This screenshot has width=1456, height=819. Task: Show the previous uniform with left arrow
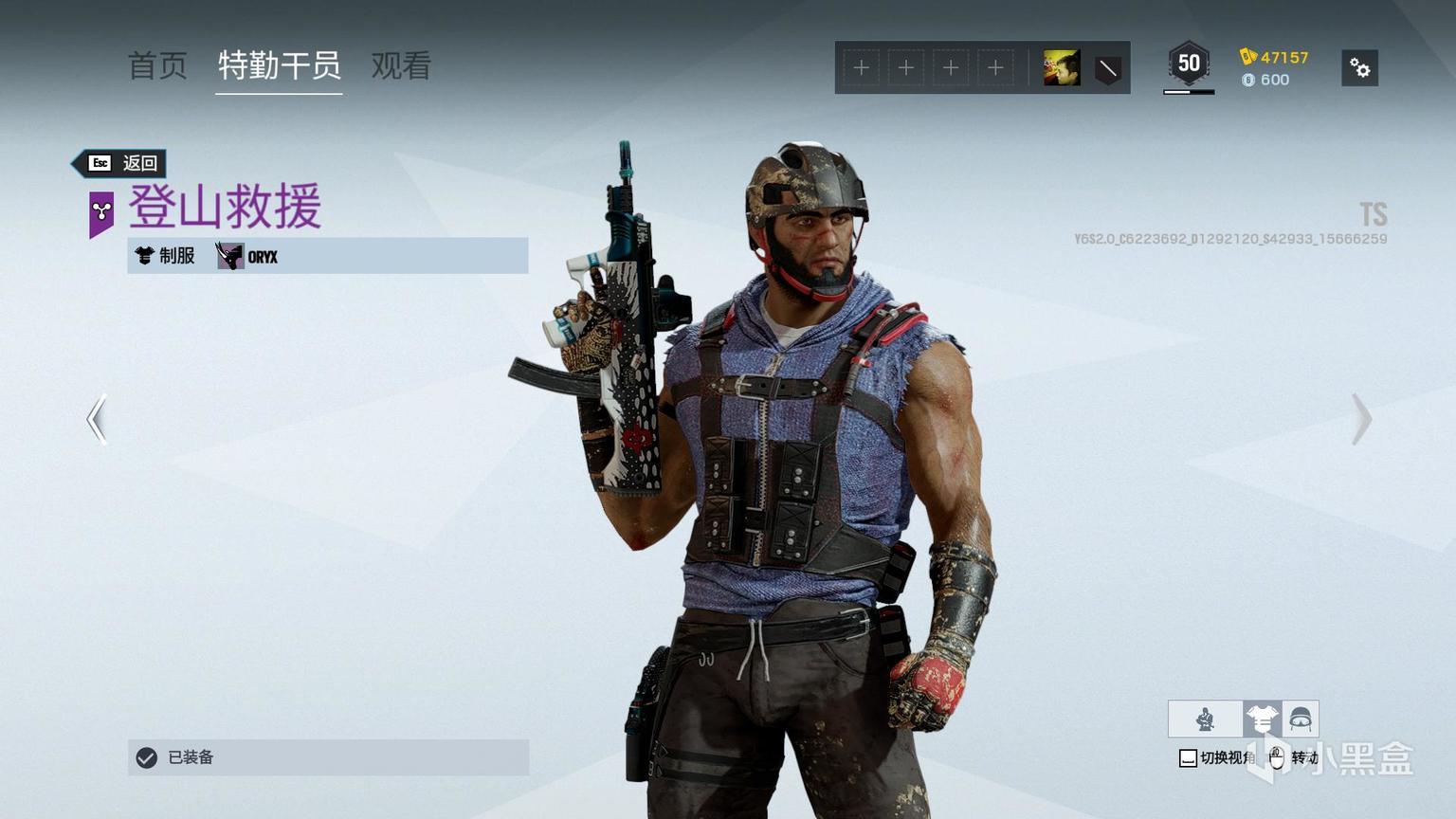pos(97,419)
